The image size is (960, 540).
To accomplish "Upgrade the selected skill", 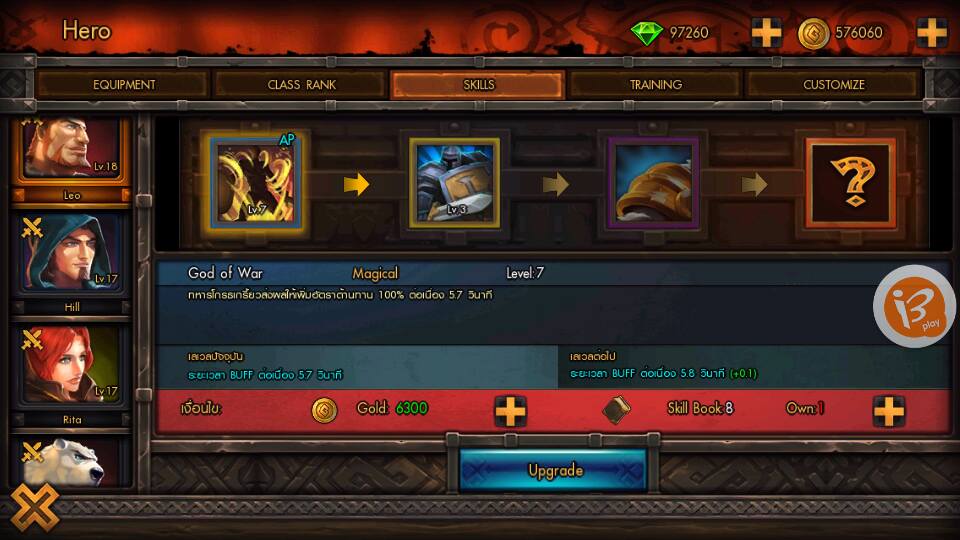I will tap(555, 470).
